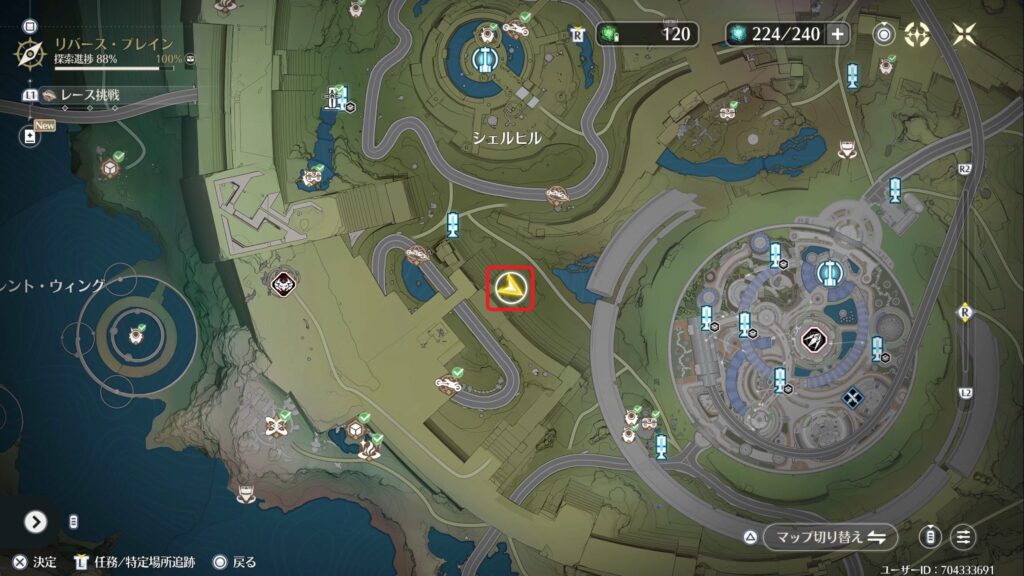Click the dark red skull boss marker
1024x576 pixels.
coord(284,284)
